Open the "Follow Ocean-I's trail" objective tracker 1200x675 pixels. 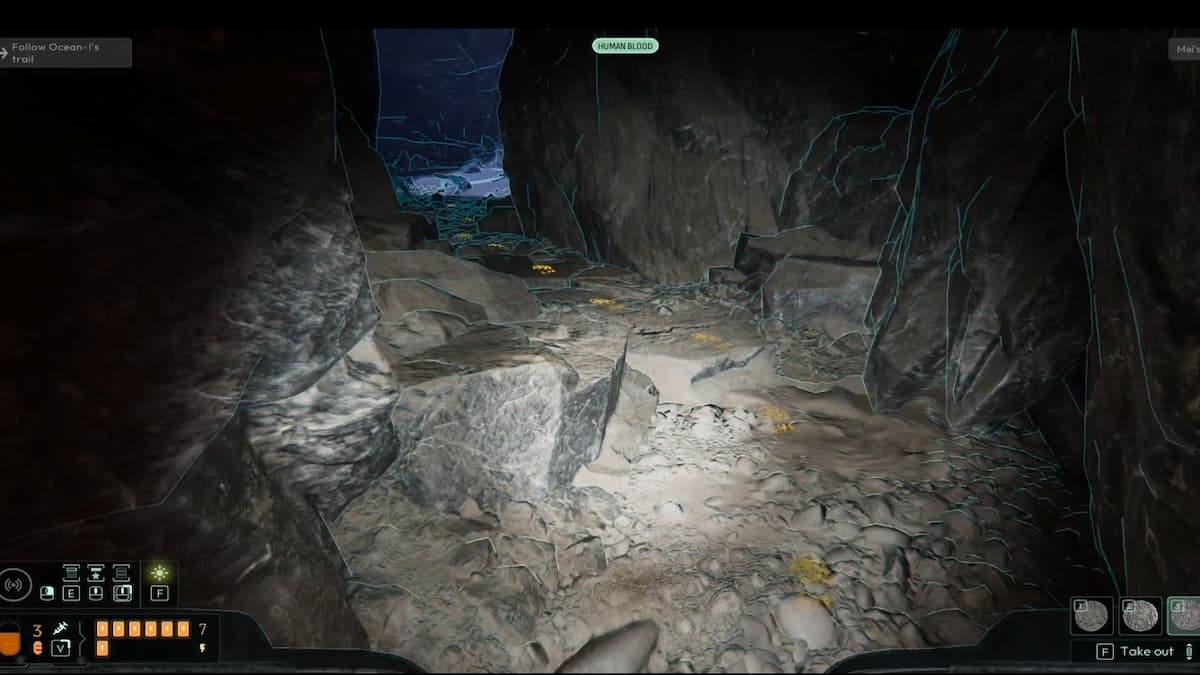coord(66,53)
